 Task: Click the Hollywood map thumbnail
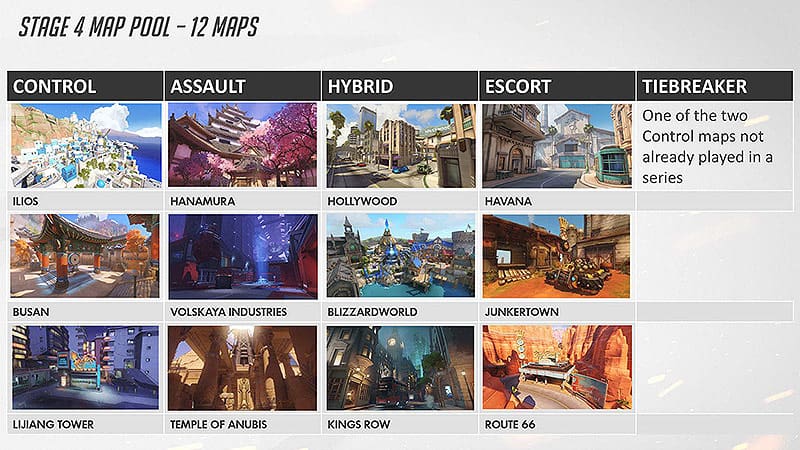point(400,146)
